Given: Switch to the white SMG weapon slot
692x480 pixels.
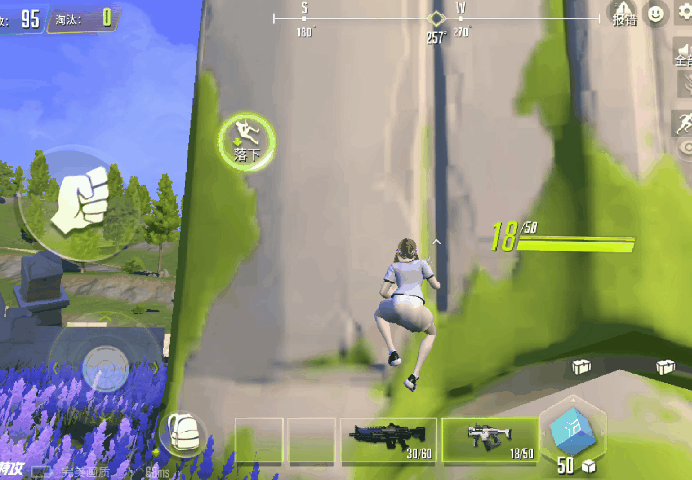Looking at the screenshot, I should tap(489, 438).
